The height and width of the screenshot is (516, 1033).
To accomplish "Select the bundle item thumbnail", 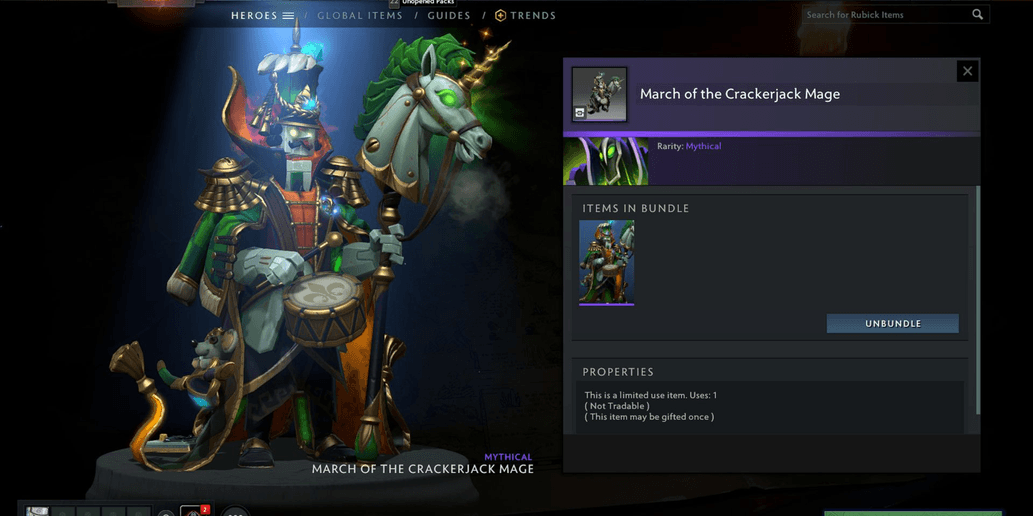I will point(606,262).
